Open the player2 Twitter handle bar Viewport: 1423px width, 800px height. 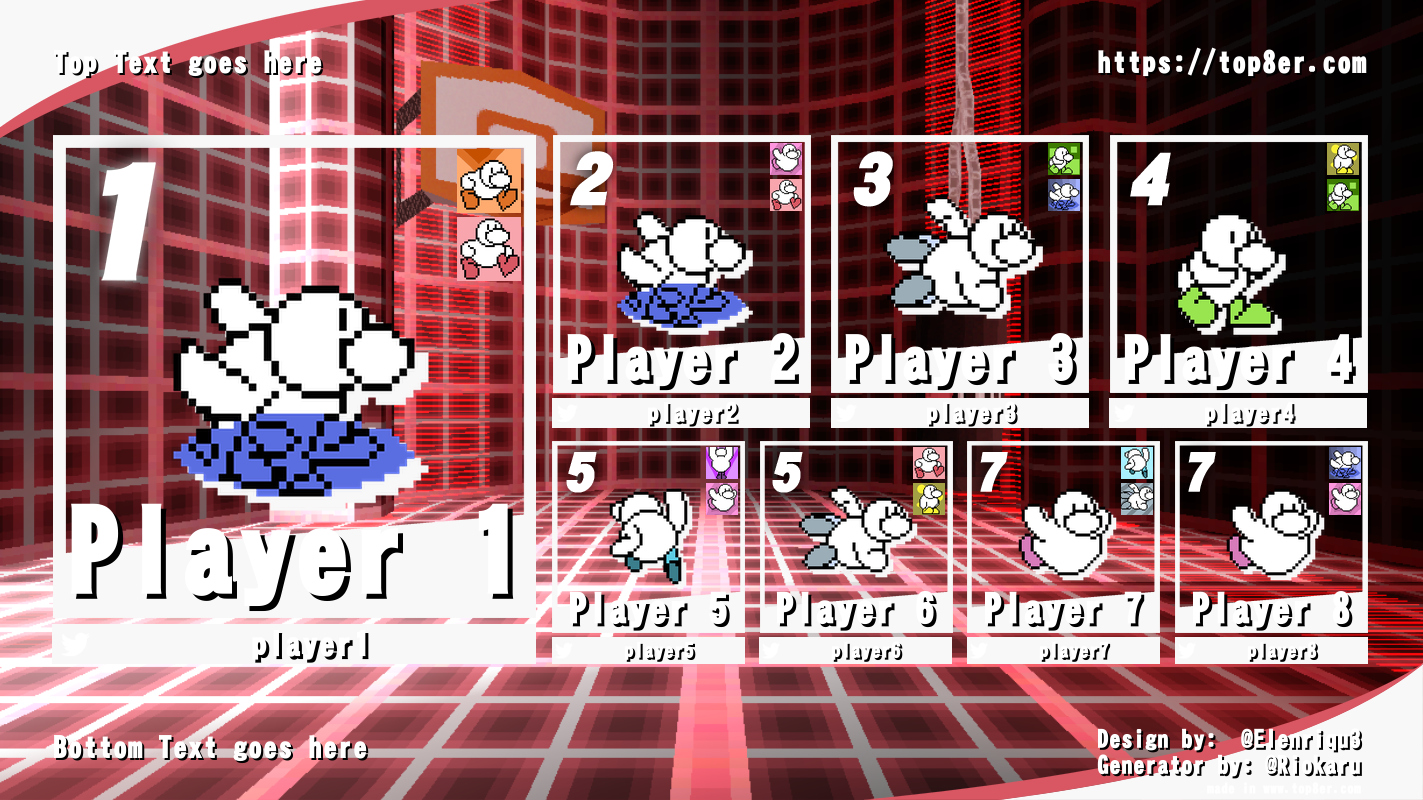click(x=681, y=413)
